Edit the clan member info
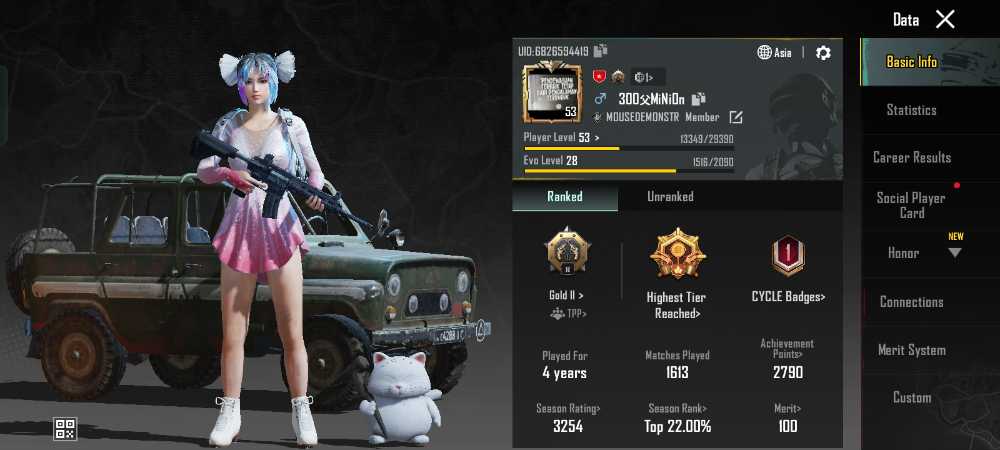Screen dimensions: 1000x450 click(x=736, y=117)
